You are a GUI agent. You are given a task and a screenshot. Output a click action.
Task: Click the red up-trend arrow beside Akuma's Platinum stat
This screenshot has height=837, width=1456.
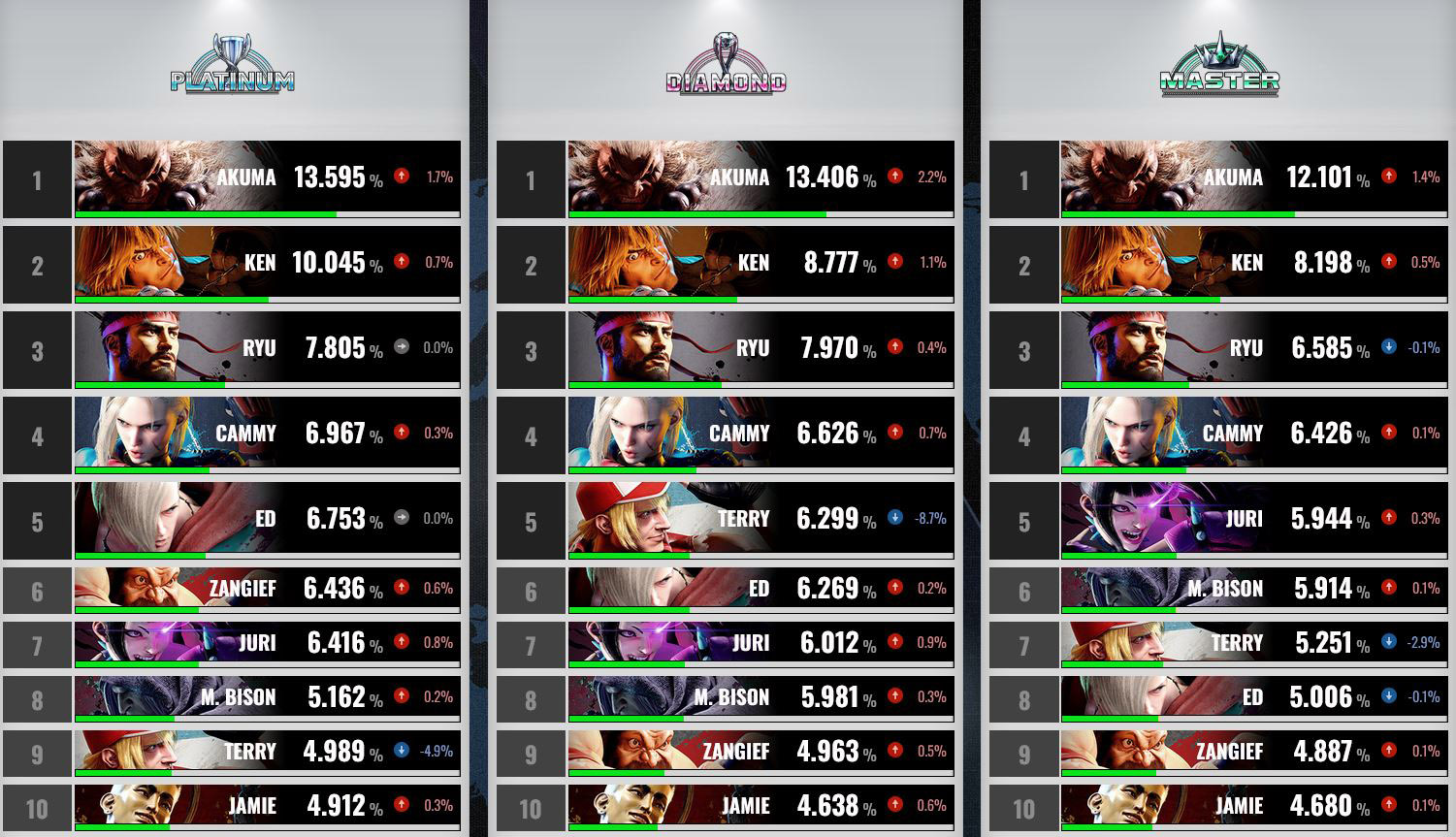[403, 177]
